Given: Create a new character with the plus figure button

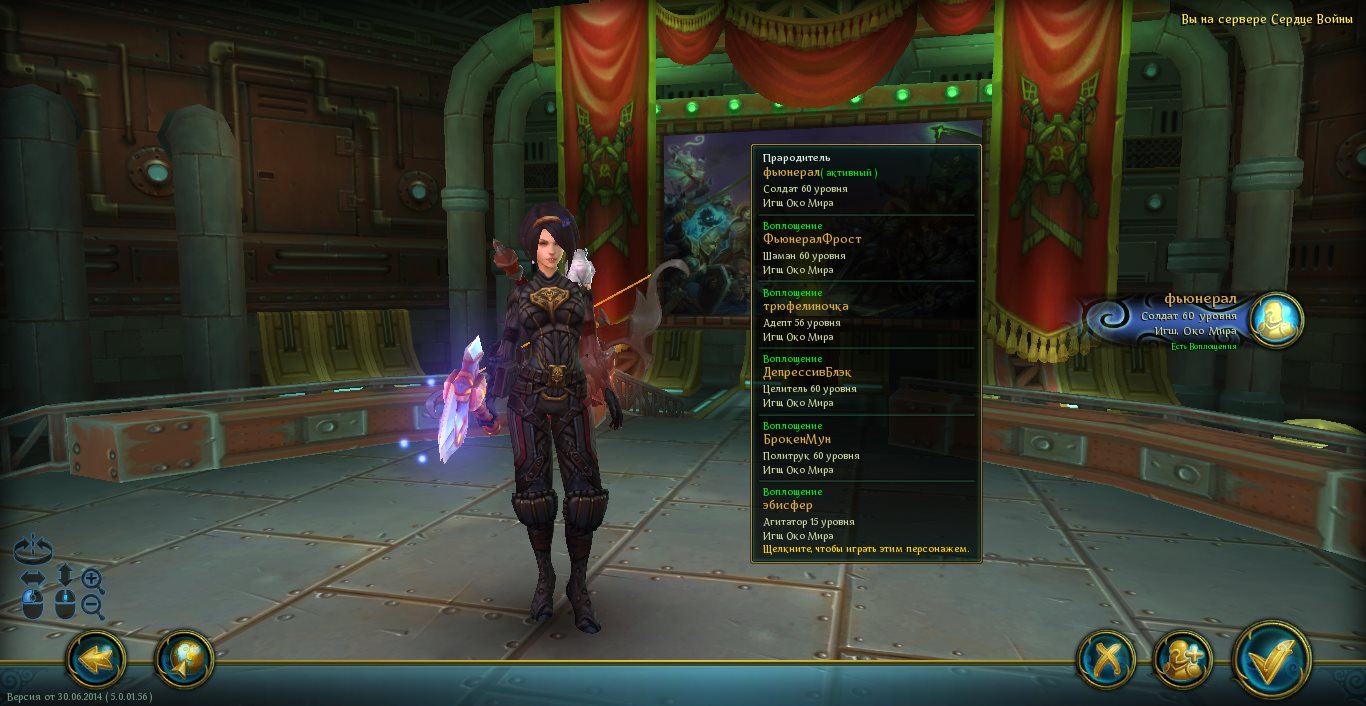Looking at the screenshot, I should point(1183,659).
